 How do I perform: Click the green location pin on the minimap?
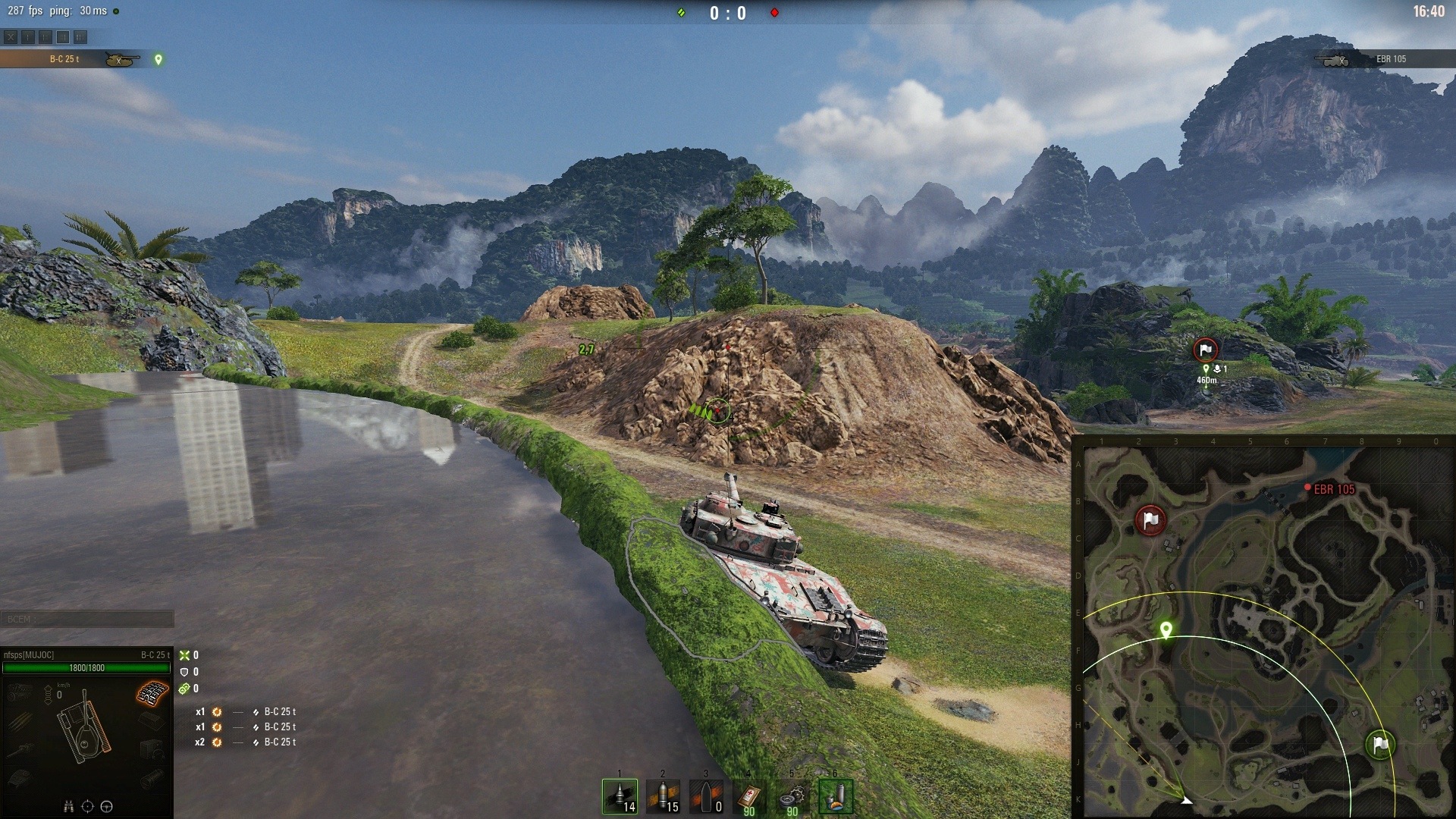click(x=1166, y=629)
